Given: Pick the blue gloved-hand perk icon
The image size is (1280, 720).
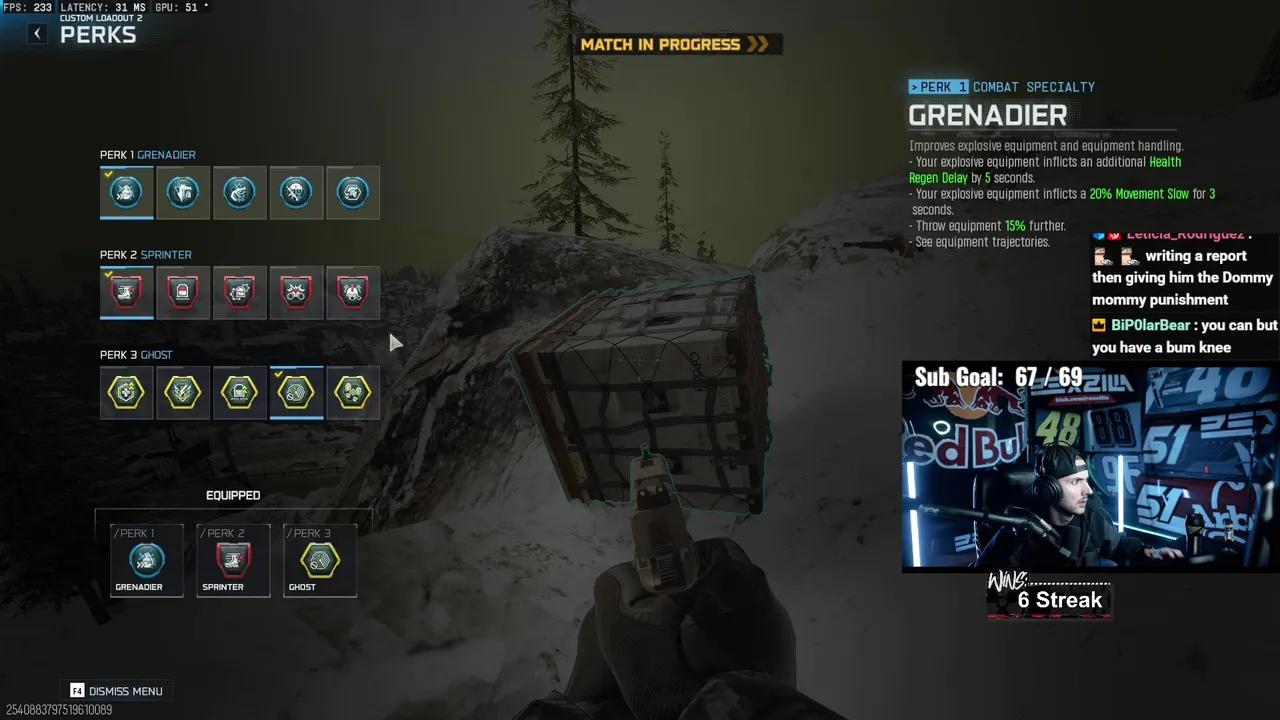Looking at the screenshot, I should pyautogui.click(x=239, y=192).
